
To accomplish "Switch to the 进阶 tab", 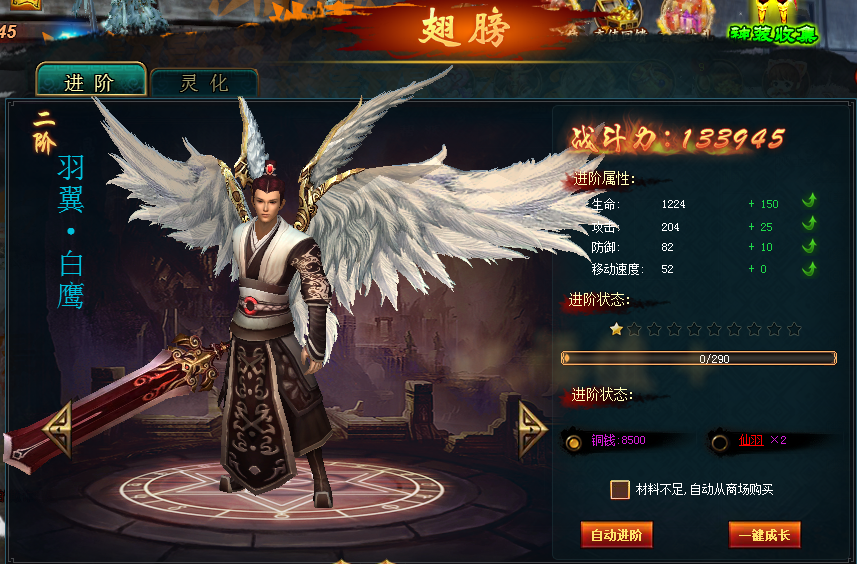I will pos(90,82).
